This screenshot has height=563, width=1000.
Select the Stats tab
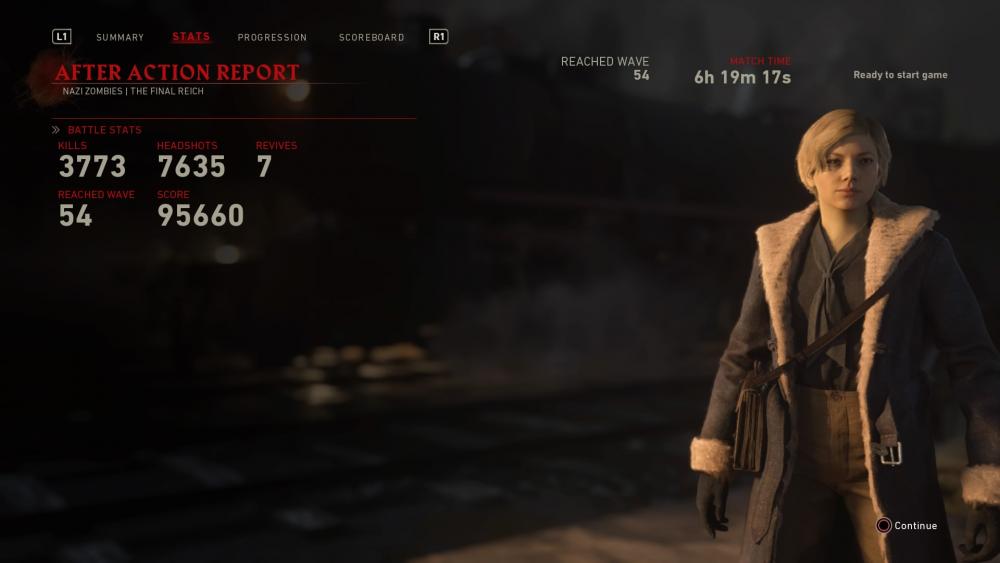[x=191, y=37]
